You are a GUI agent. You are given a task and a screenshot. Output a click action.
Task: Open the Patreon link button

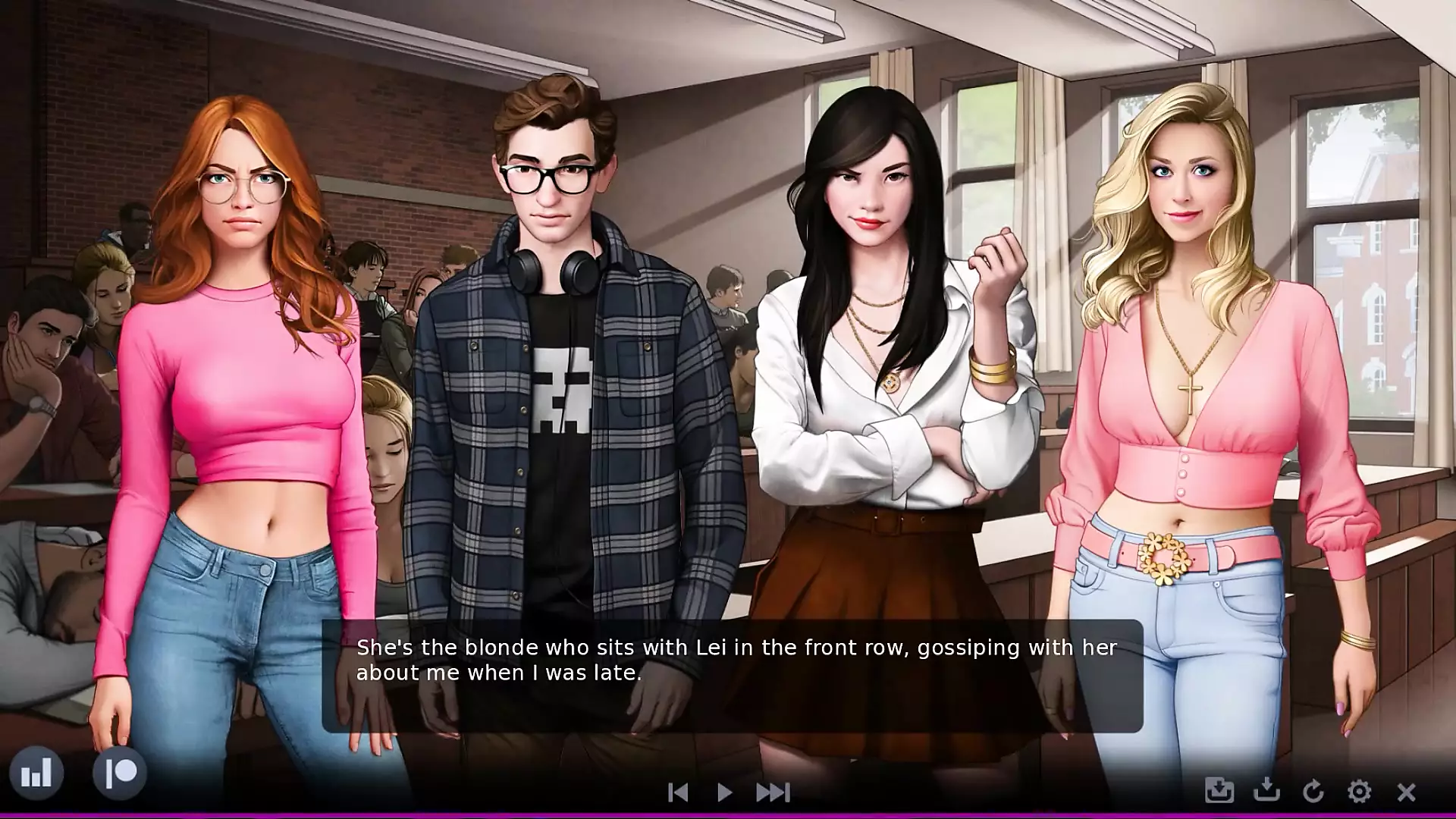pos(120,773)
